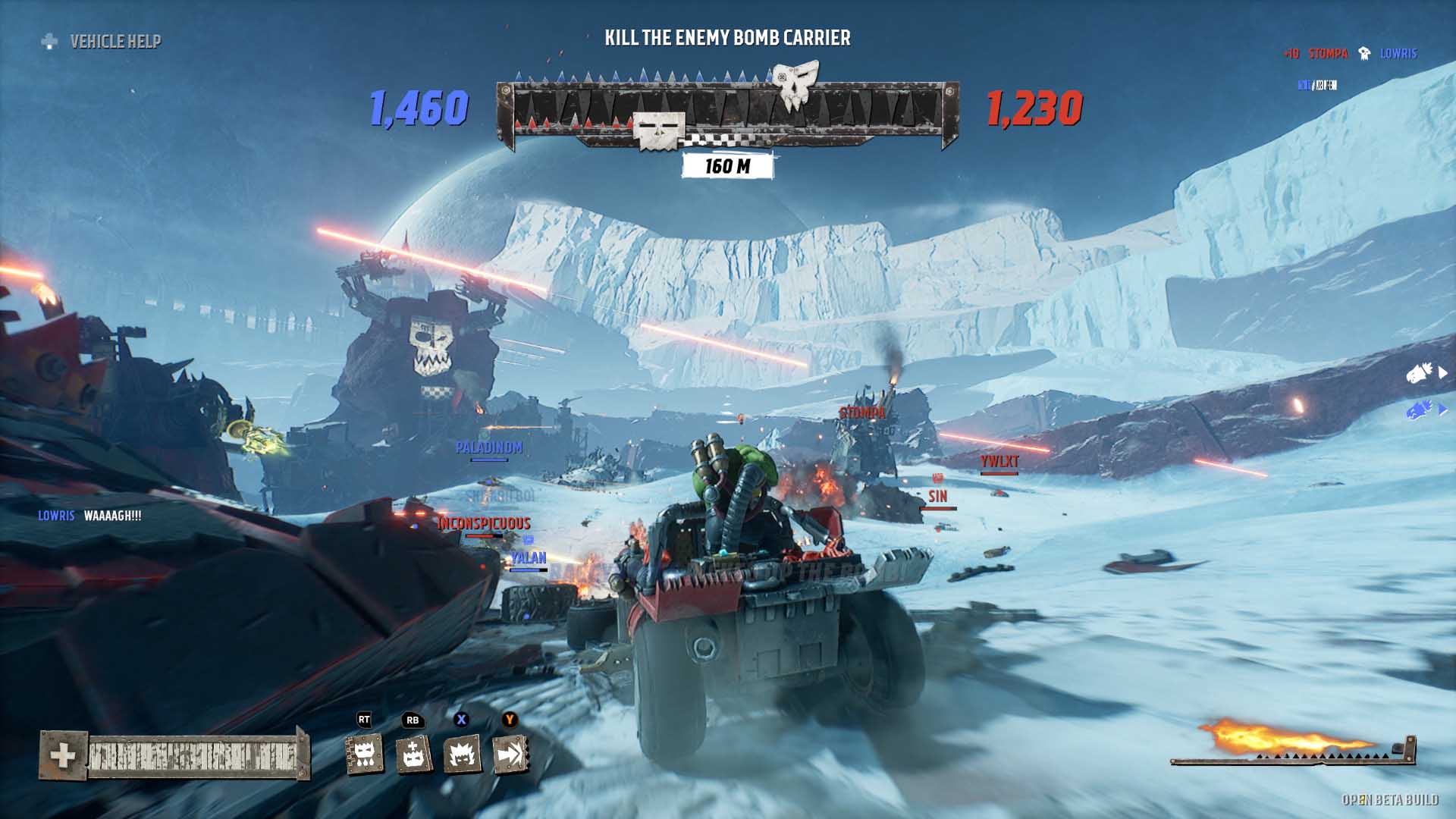The width and height of the screenshot is (1456, 819).
Task: Use the ork face with cross ability
Action: (x=413, y=755)
